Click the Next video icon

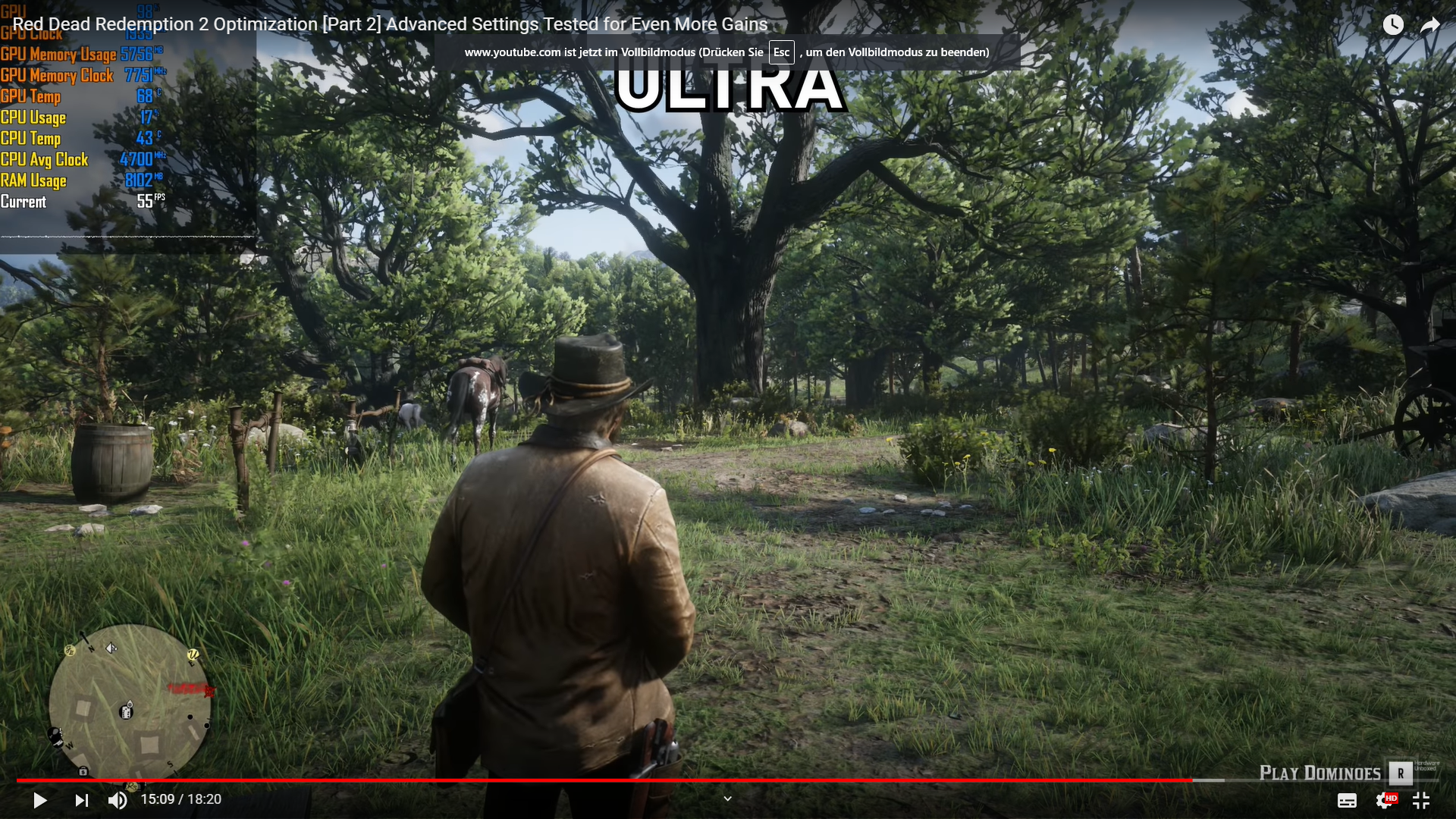[x=81, y=800]
